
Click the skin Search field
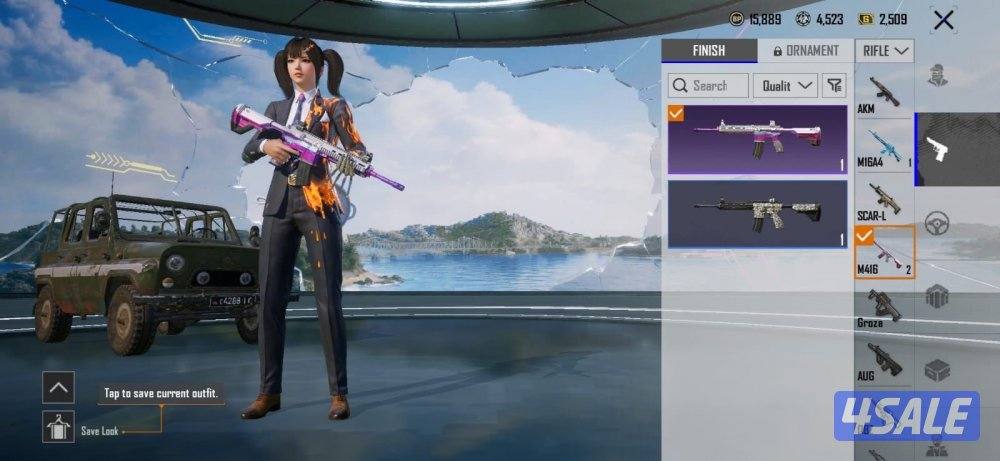(708, 86)
